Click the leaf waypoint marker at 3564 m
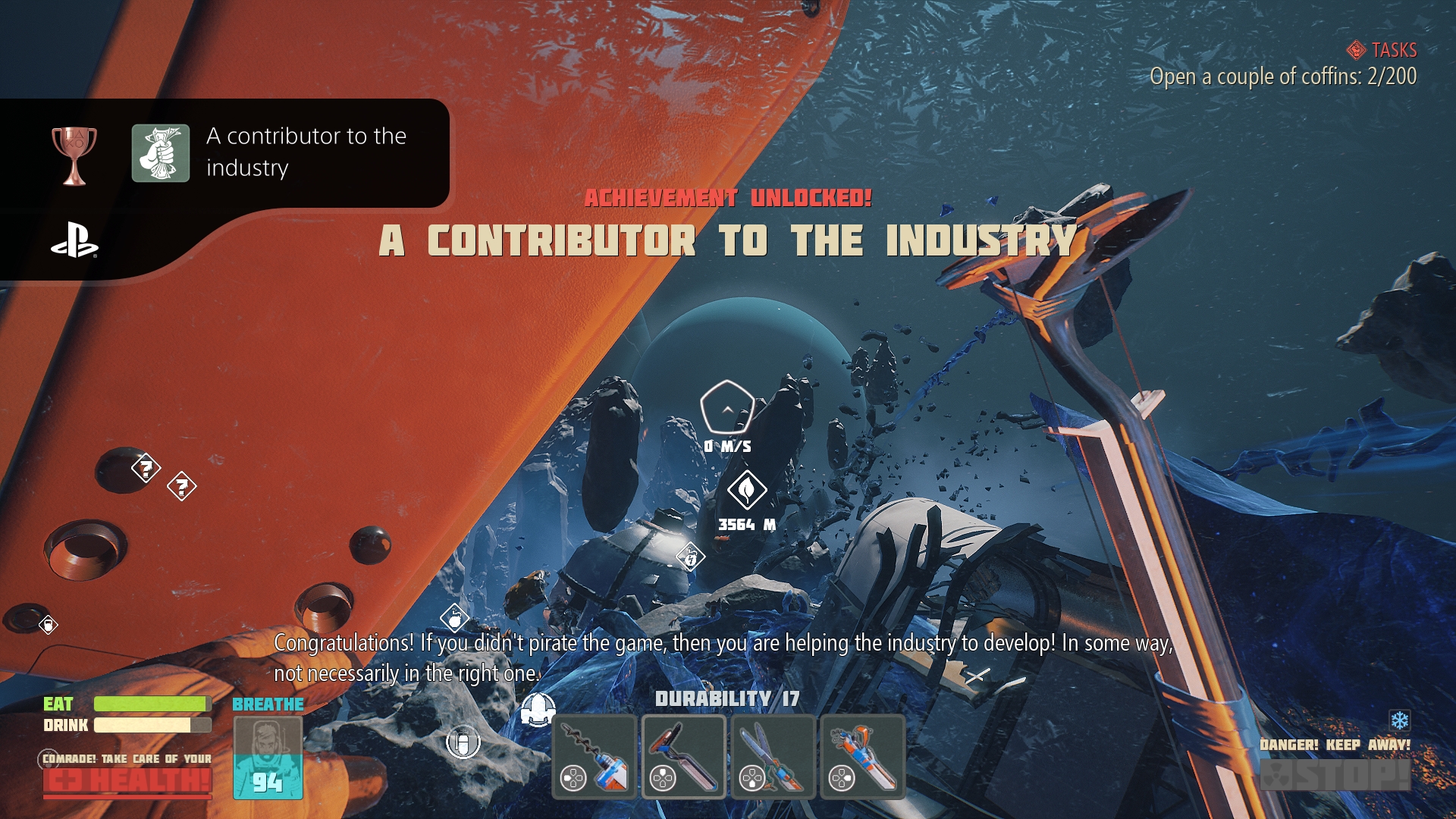 (x=747, y=491)
